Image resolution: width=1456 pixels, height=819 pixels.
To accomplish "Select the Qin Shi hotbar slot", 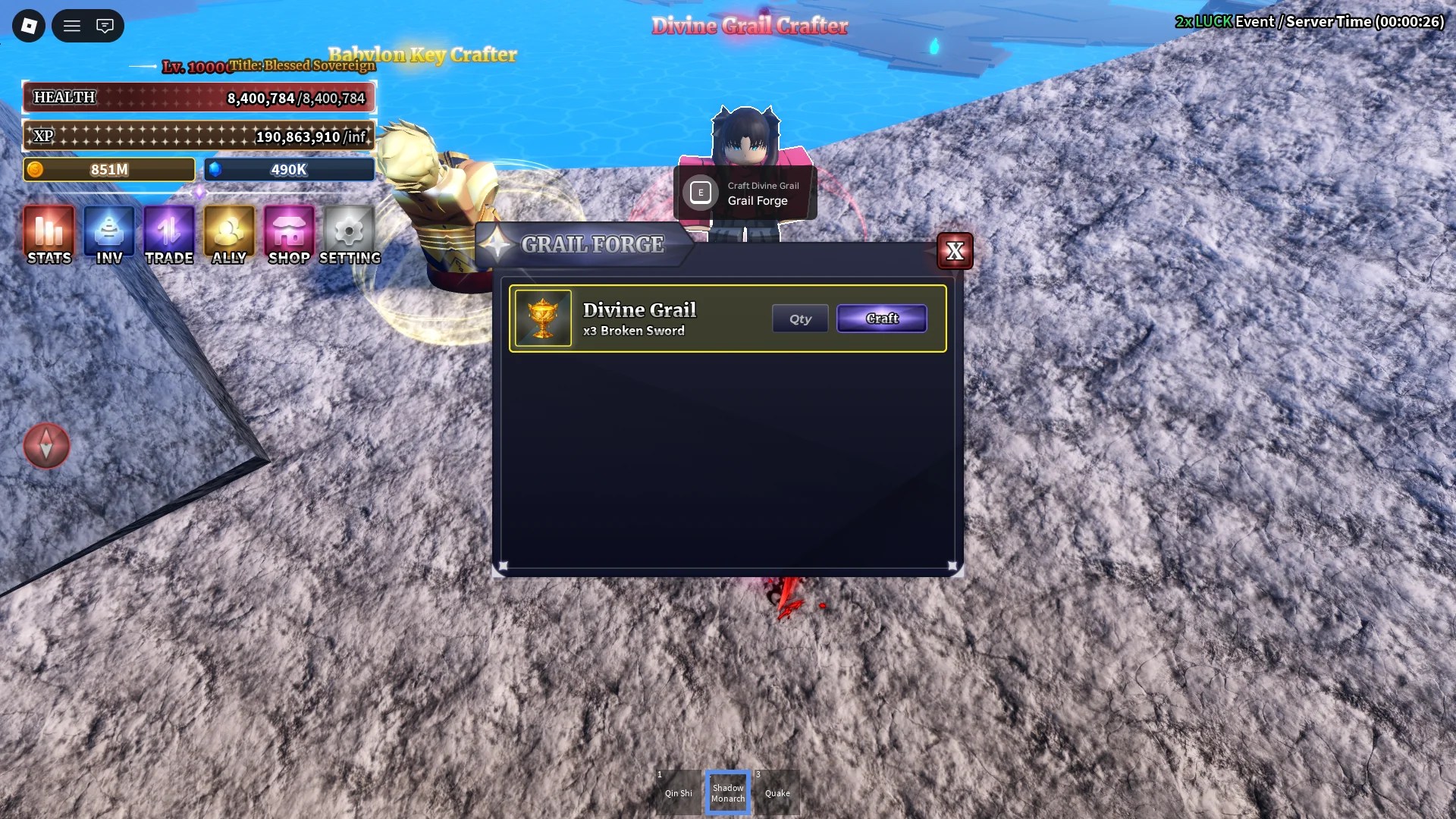I will point(678,791).
